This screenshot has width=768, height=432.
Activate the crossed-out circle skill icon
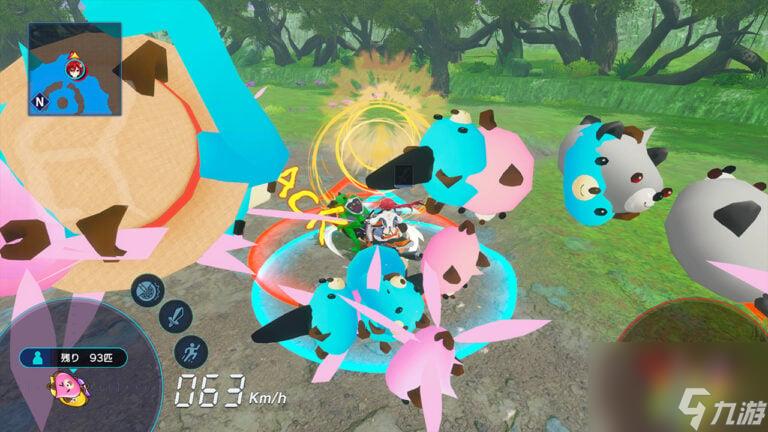tap(148, 291)
